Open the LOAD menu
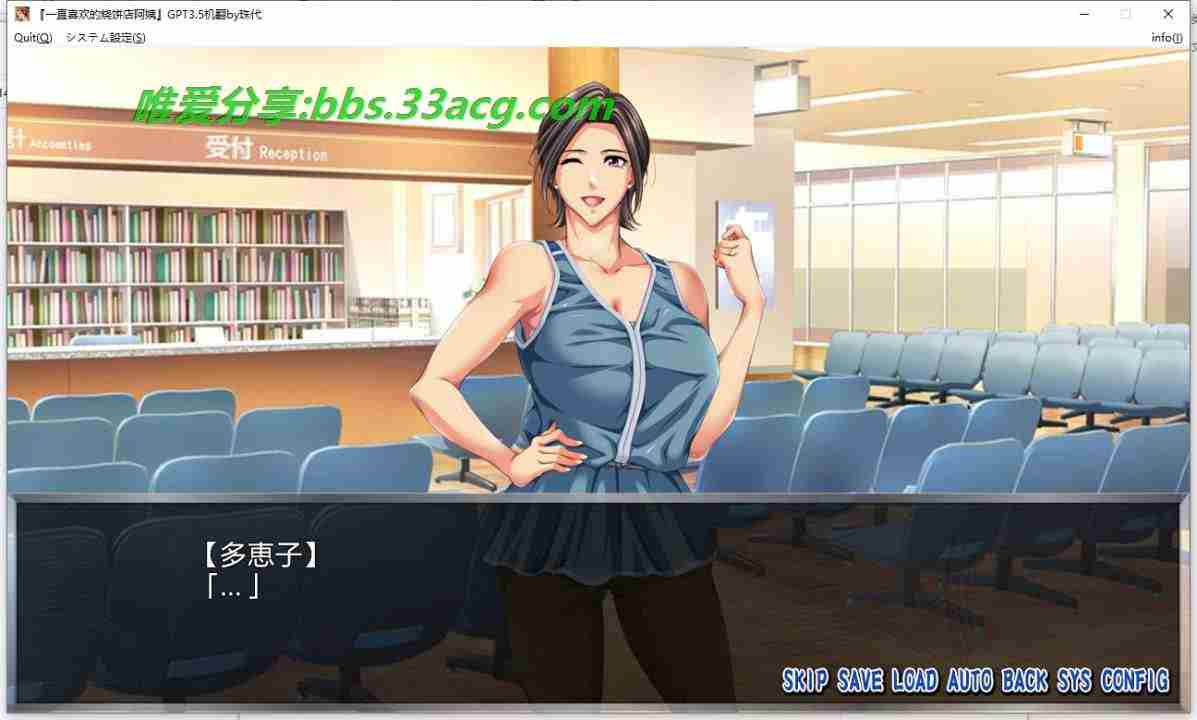The image size is (1197, 720). [914, 681]
